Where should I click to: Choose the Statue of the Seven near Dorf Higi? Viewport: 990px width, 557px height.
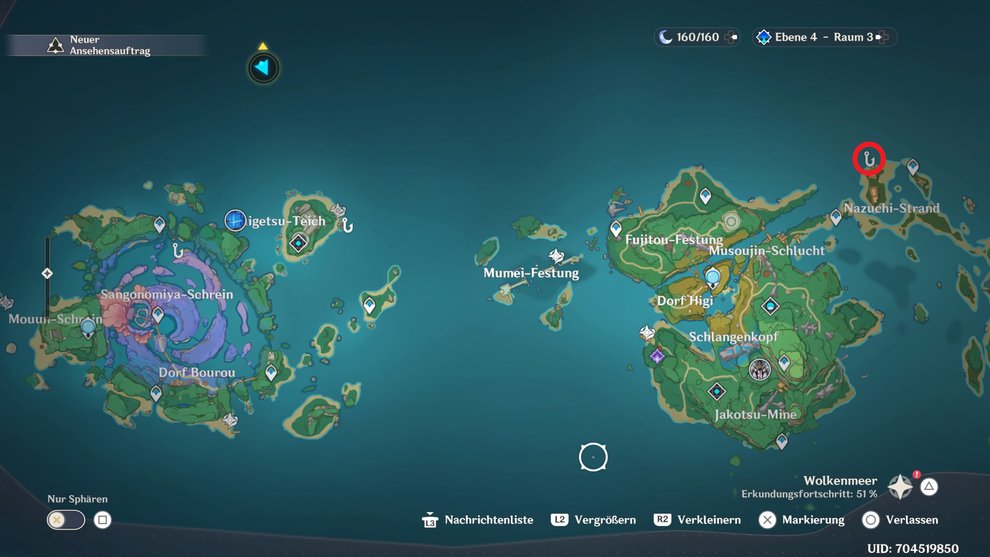pyautogui.click(x=713, y=276)
